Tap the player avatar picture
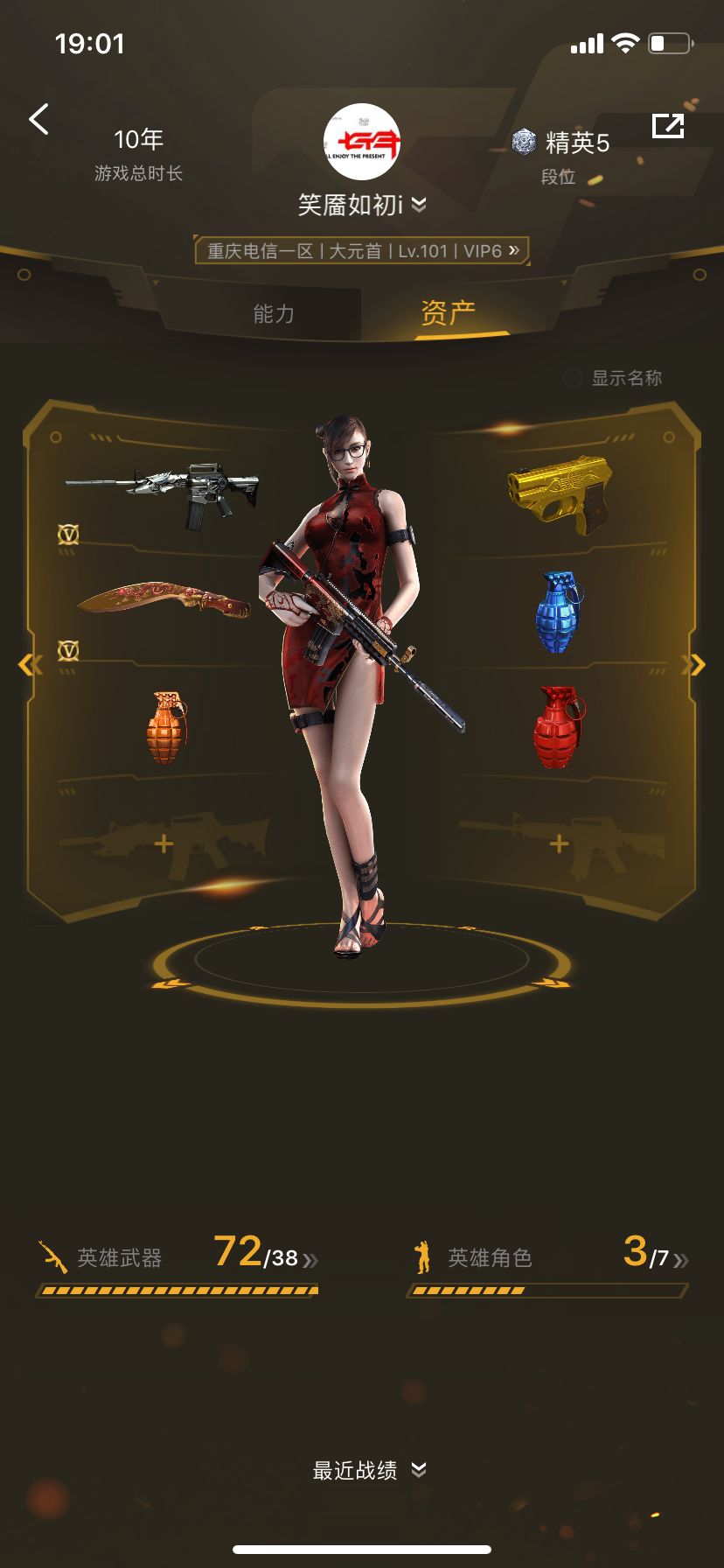The width and height of the screenshot is (724, 1568). pyautogui.click(x=362, y=142)
